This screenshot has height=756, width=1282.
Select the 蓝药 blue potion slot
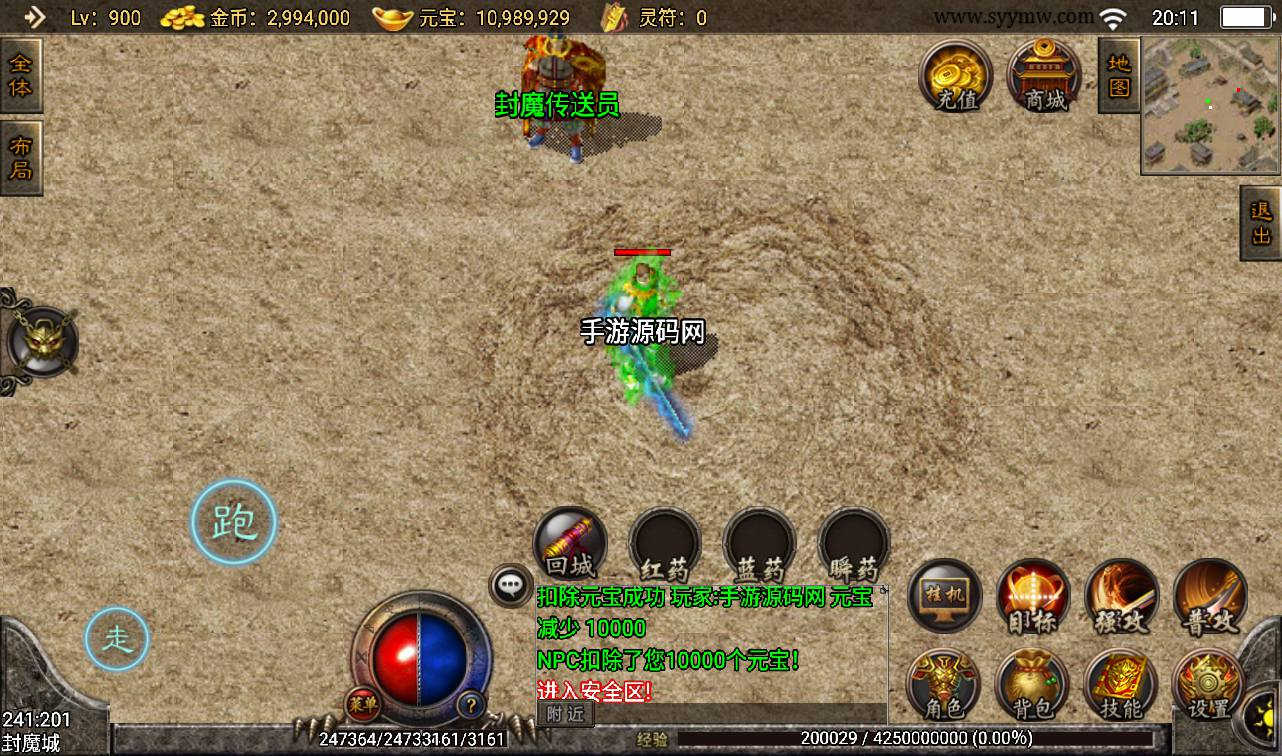[759, 545]
